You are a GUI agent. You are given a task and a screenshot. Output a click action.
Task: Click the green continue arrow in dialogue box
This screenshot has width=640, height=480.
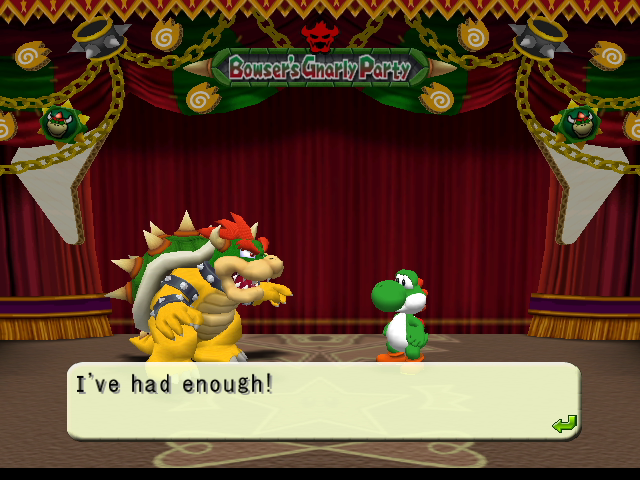[564, 424]
